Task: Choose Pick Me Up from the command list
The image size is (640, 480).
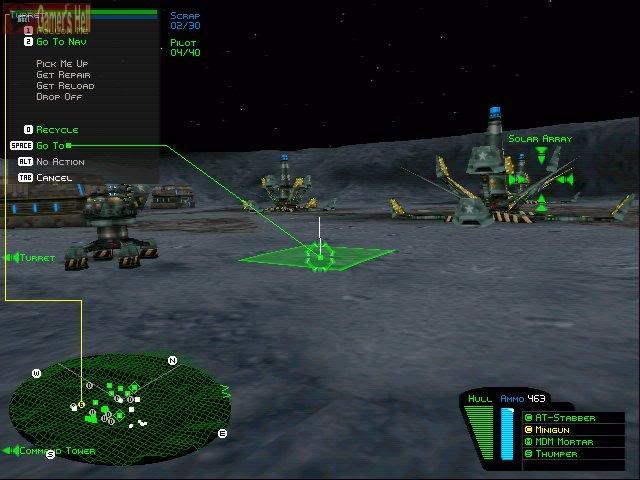Action: [x=64, y=63]
